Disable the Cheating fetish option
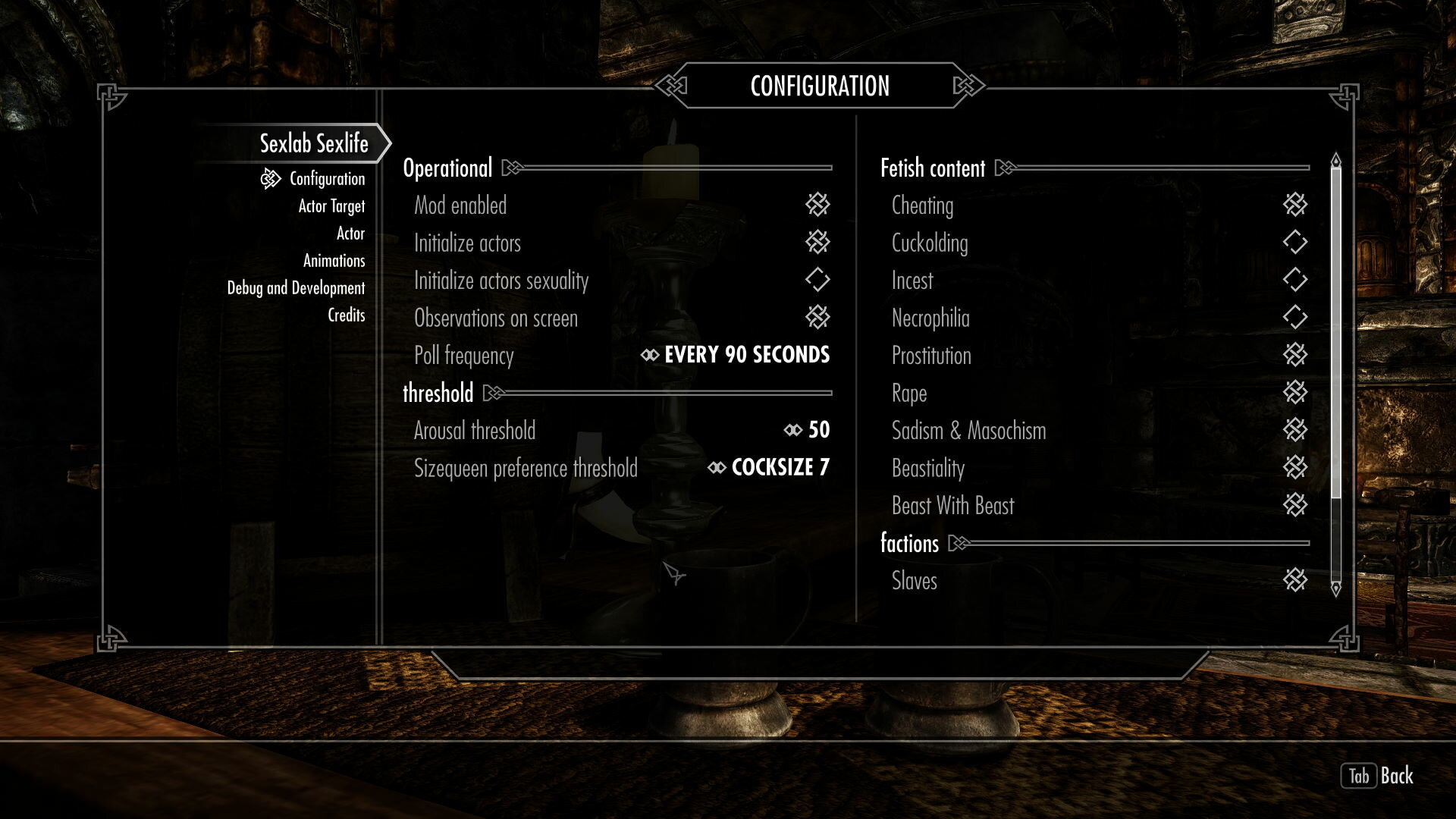The width and height of the screenshot is (1456, 819). click(x=1294, y=205)
